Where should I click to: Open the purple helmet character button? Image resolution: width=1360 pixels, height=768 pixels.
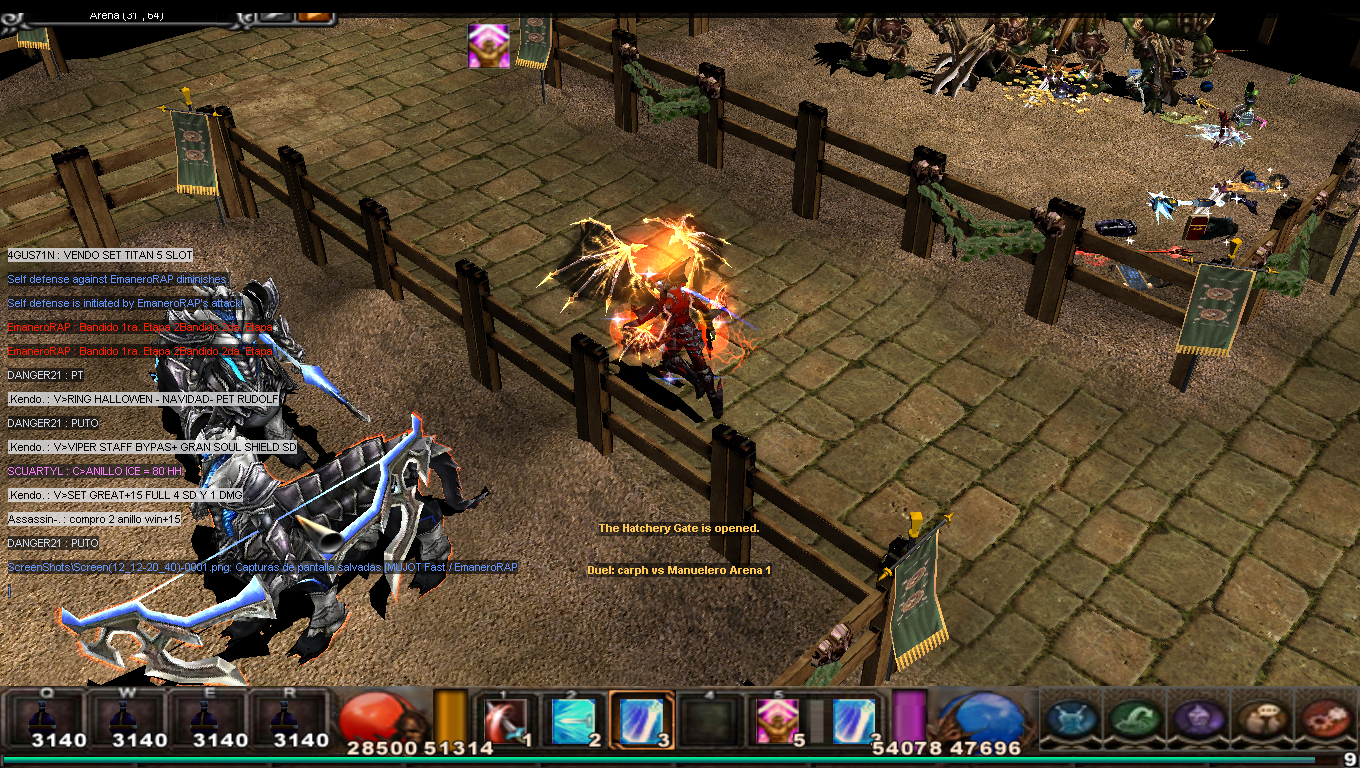(x=1197, y=719)
